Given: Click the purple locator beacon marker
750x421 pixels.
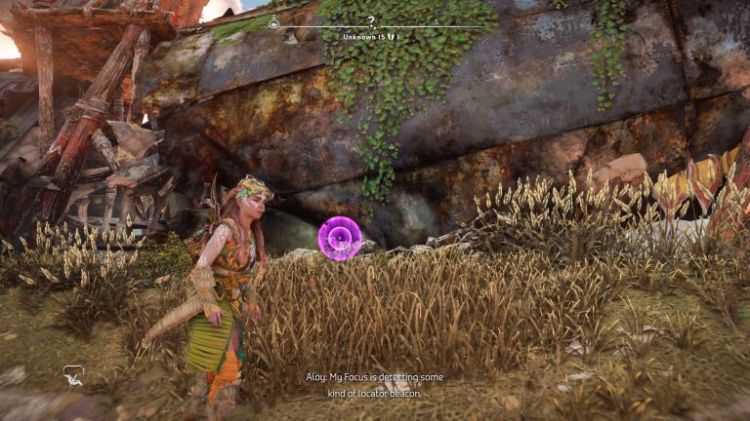Looking at the screenshot, I should tap(339, 240).
